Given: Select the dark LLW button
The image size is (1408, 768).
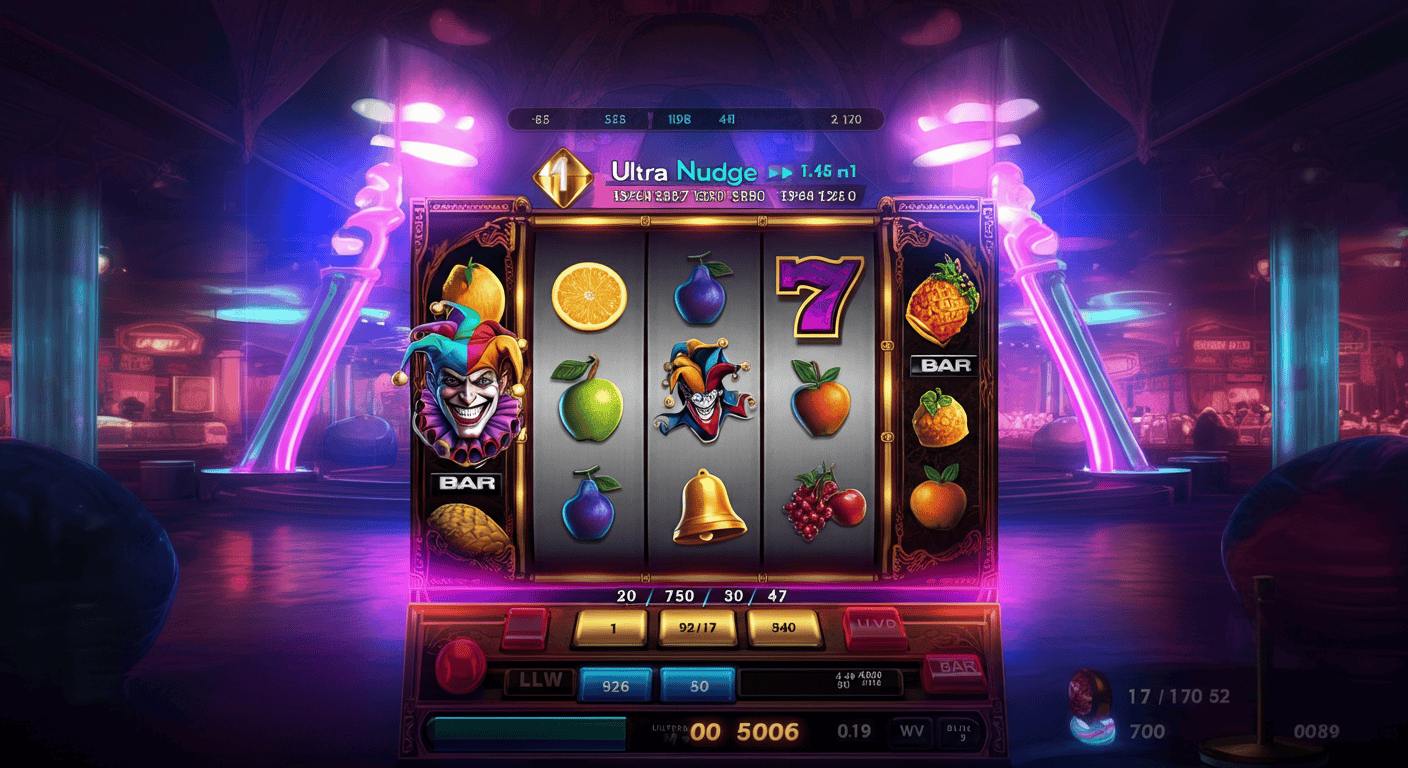Looking at the screenshot, I should point(539,683).
